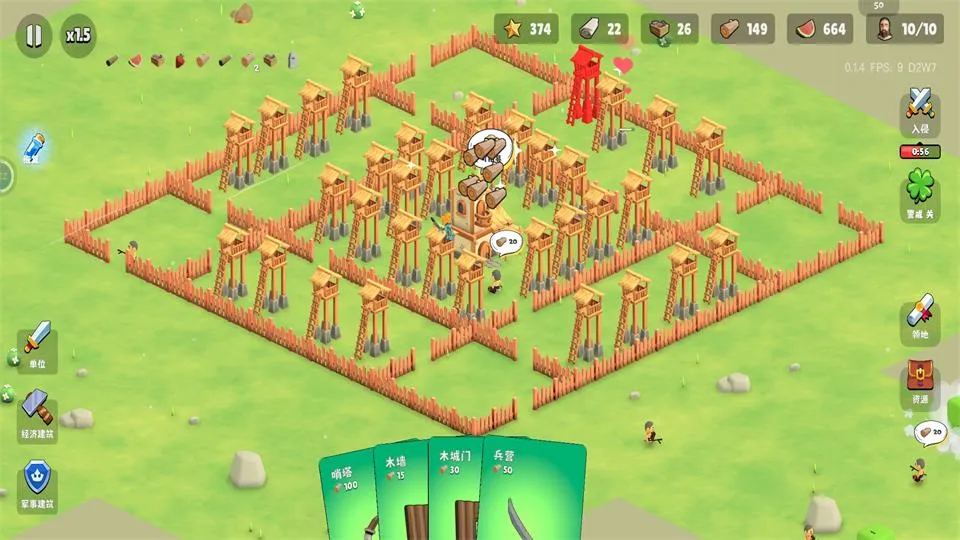Open the 领地 territory scroll
Viewport: 960px width, 540px height.
pos(920,320)
